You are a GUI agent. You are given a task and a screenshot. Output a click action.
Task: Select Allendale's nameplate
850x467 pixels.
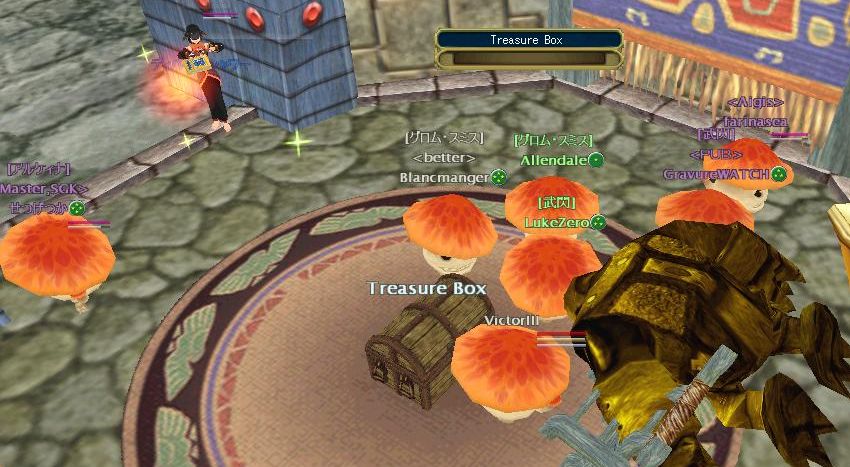tap(553, 160)
